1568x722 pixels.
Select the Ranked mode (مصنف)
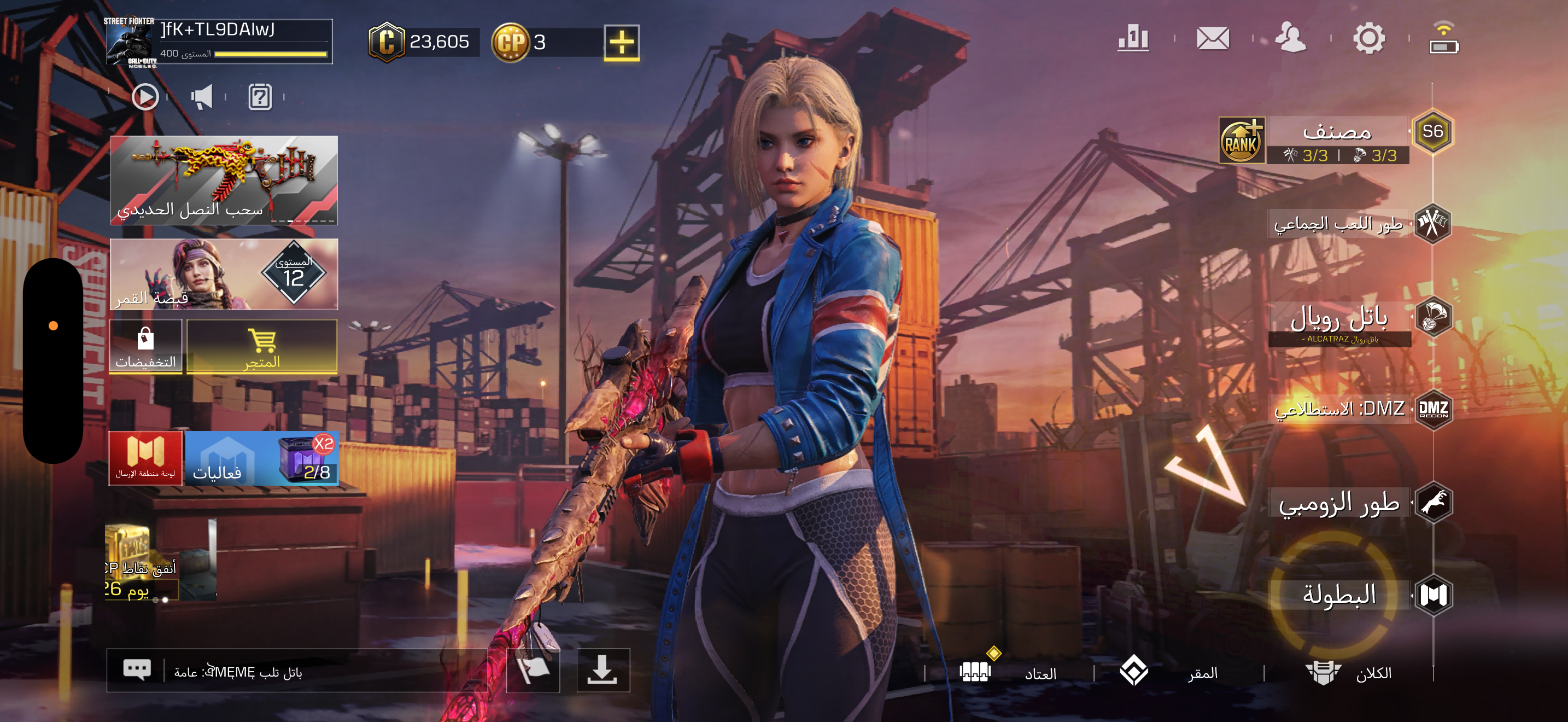pos(1338,140)
